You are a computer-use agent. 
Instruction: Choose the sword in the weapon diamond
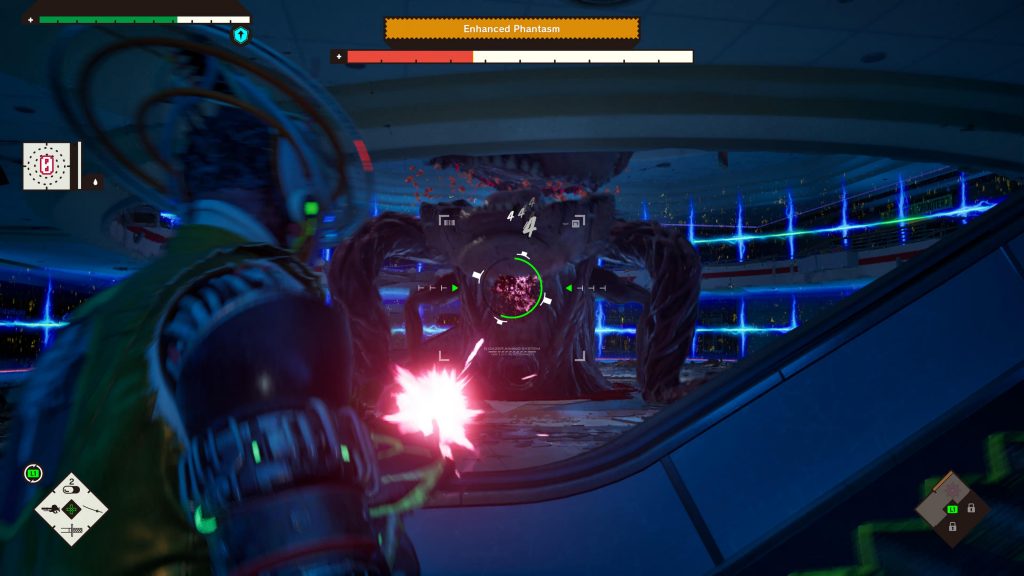point(71,530)
